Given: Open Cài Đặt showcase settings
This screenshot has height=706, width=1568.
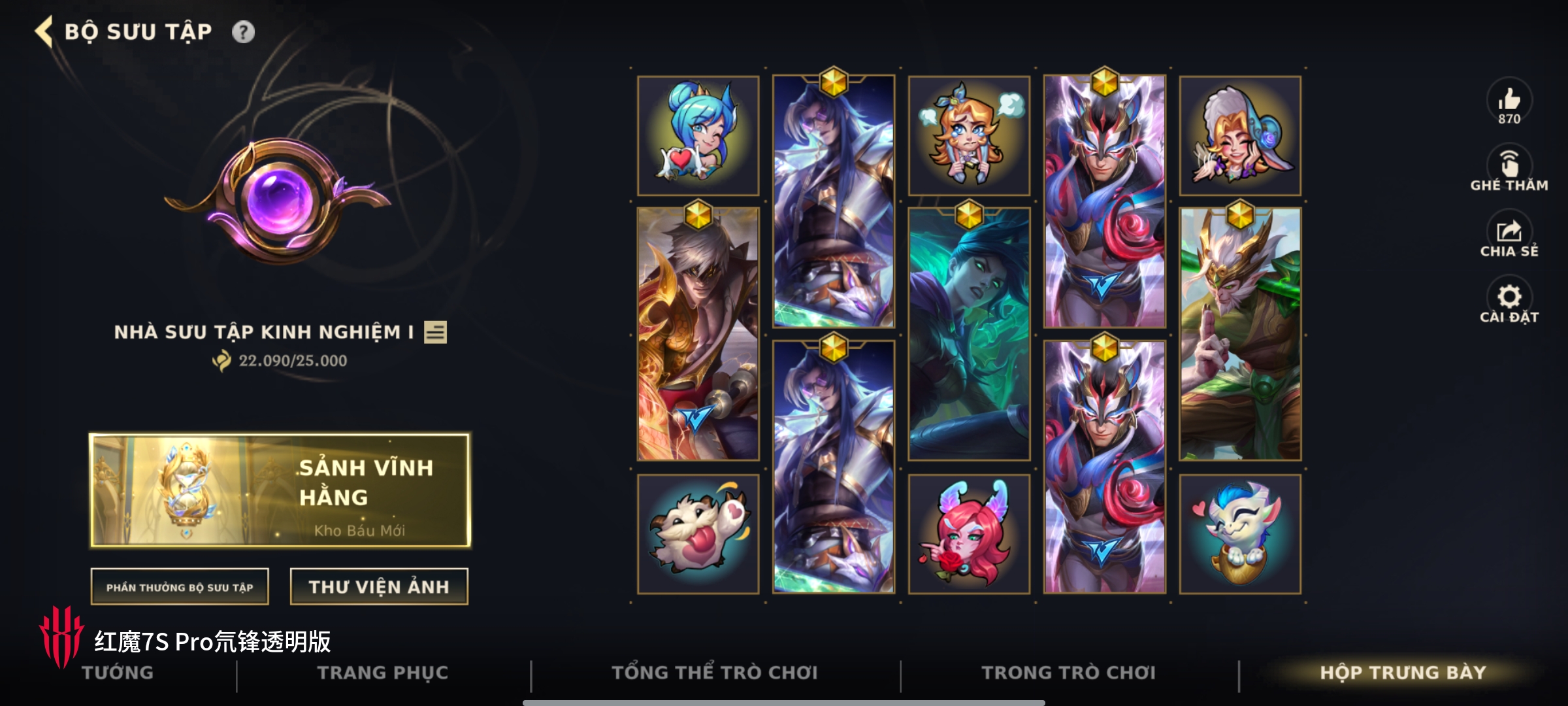Looking at the screenshot, I should coord(1509,301).
